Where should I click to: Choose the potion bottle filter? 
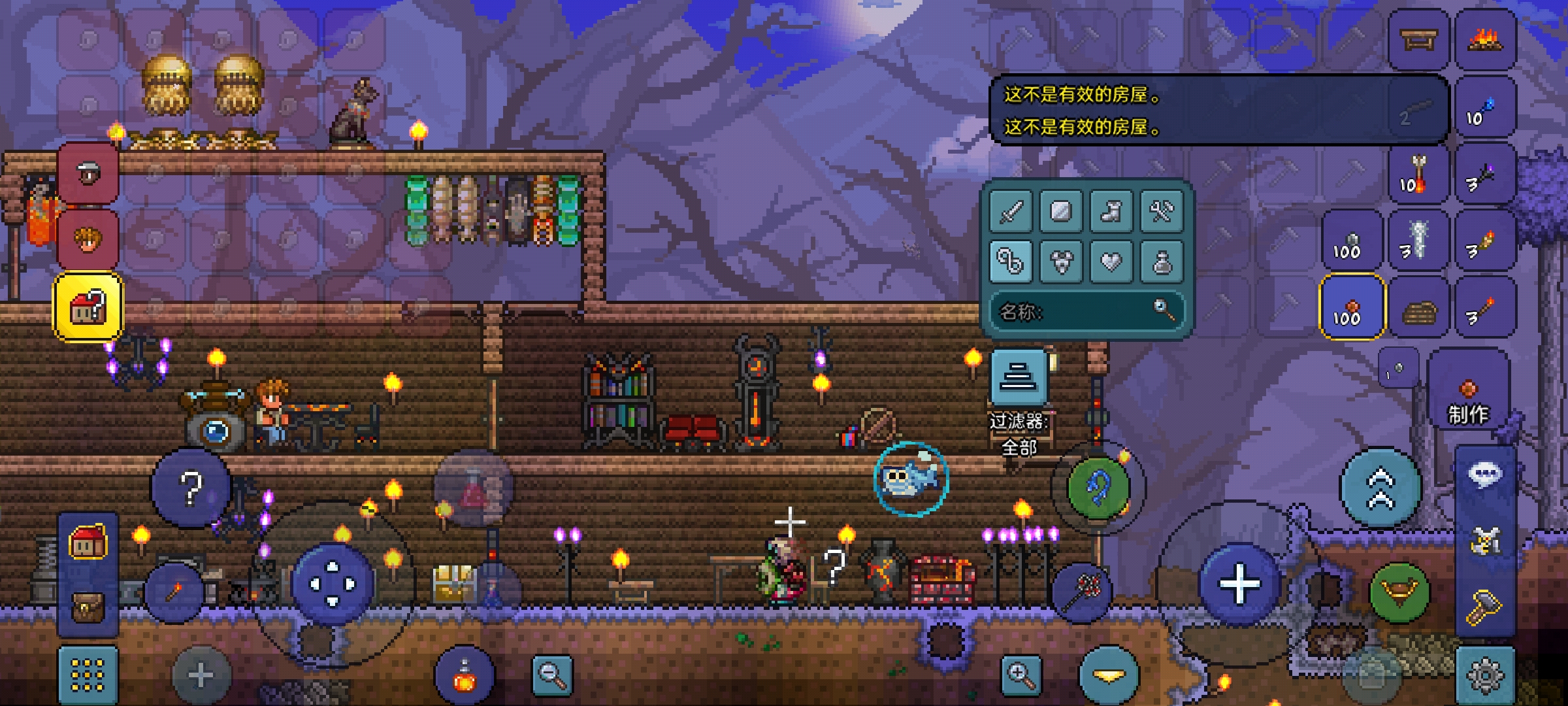(1161, 262)
